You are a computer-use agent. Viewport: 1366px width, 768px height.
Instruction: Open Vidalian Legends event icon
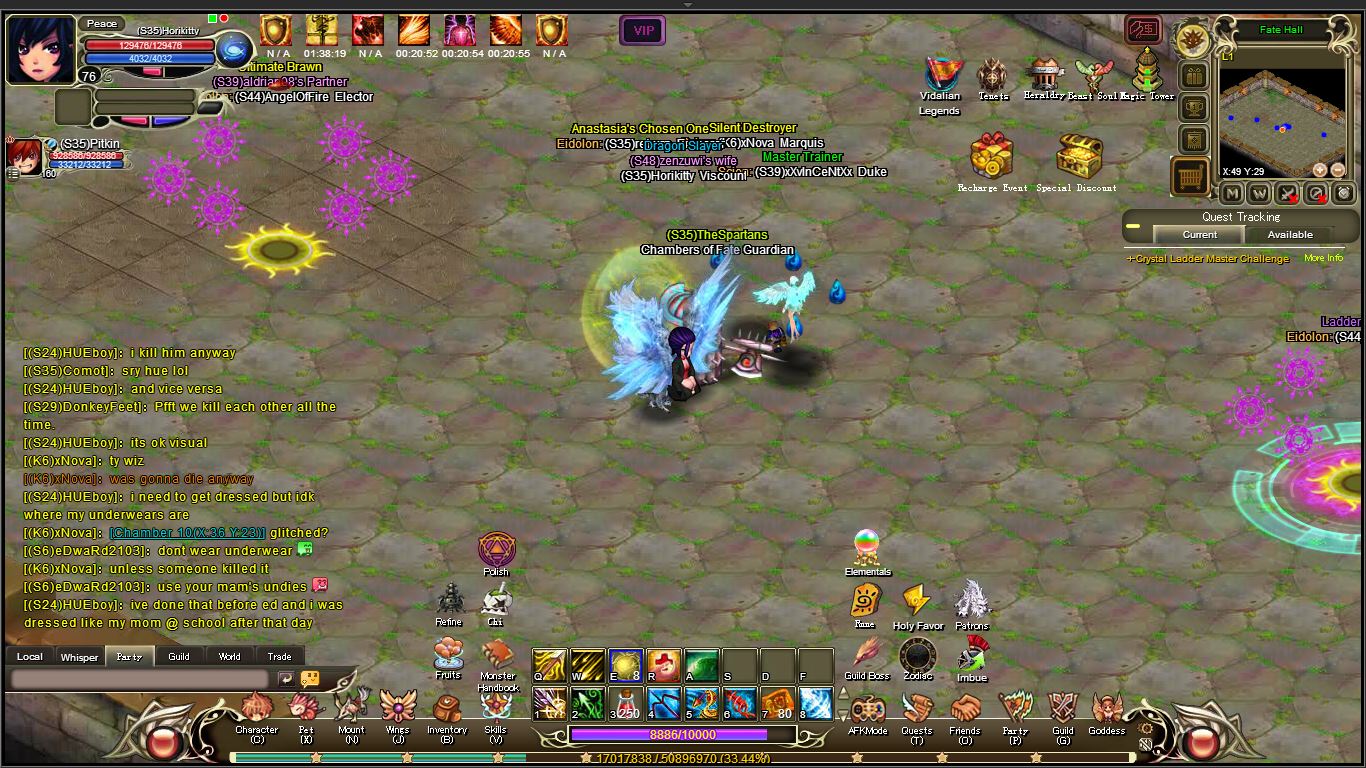940,75
